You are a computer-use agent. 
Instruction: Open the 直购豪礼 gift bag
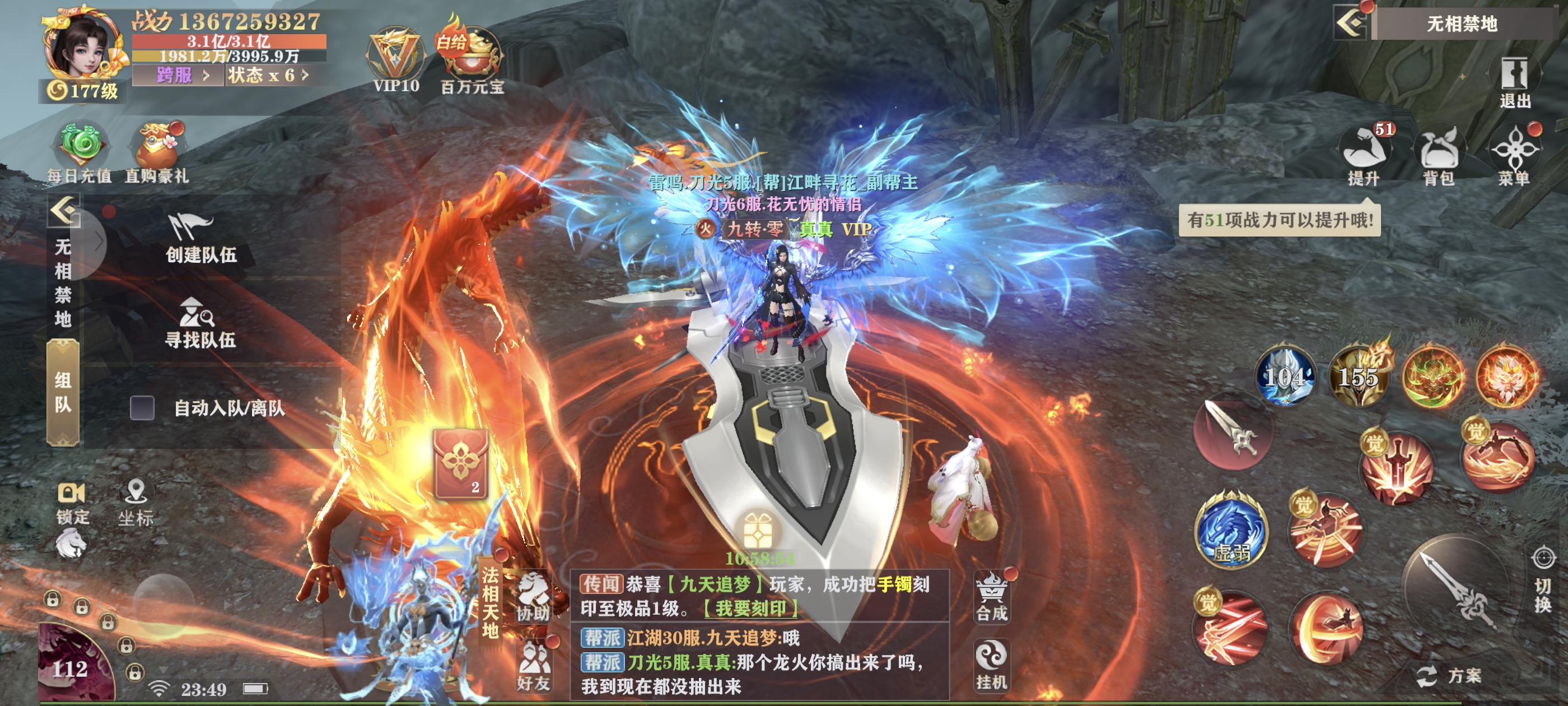(157, 152)
